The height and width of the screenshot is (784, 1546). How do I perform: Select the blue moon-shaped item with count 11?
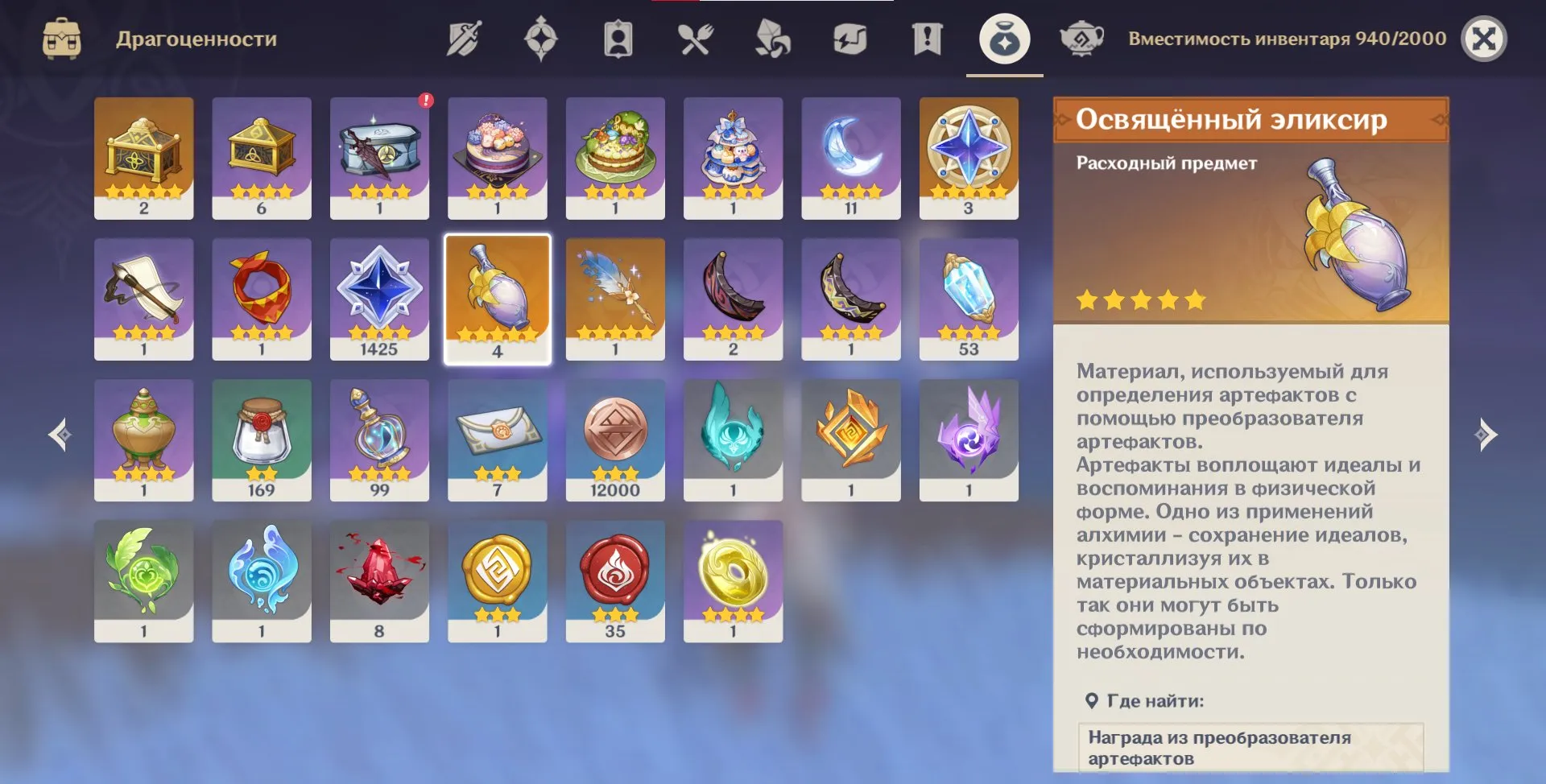click(851, 157)
